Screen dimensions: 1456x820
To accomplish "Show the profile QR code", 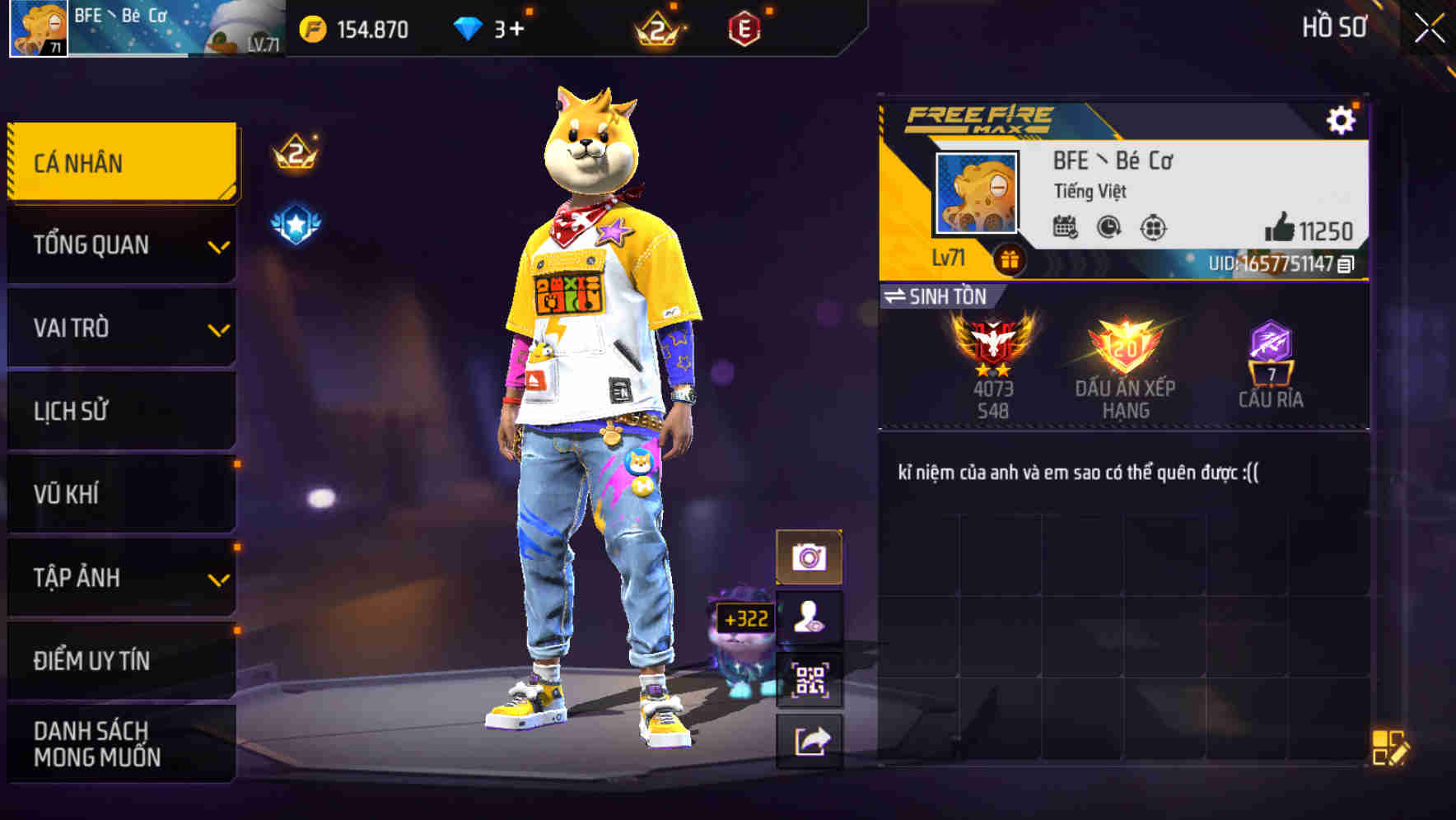I will 809,680.
